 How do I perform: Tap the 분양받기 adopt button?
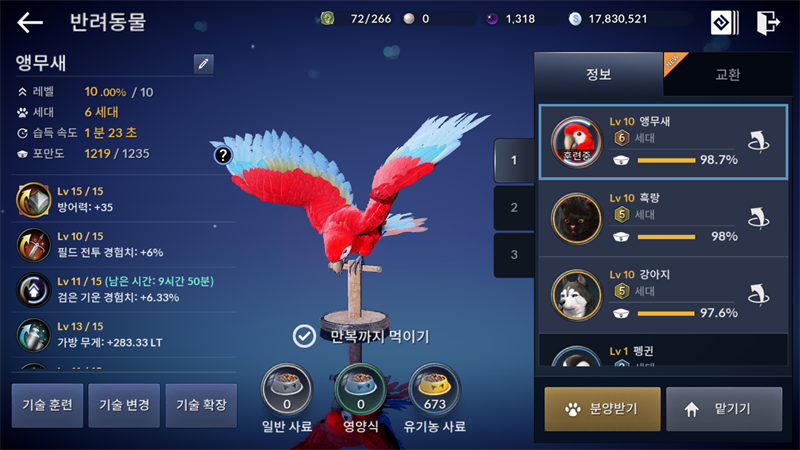(x=601, y=408)
